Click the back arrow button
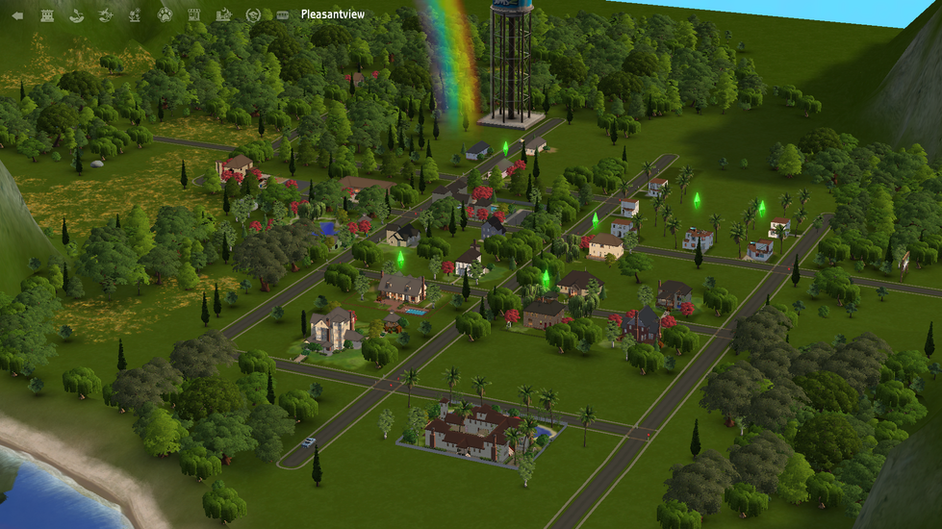Image resolution: width=942 pixels, height=529 pixels. (x=16, y=15)
